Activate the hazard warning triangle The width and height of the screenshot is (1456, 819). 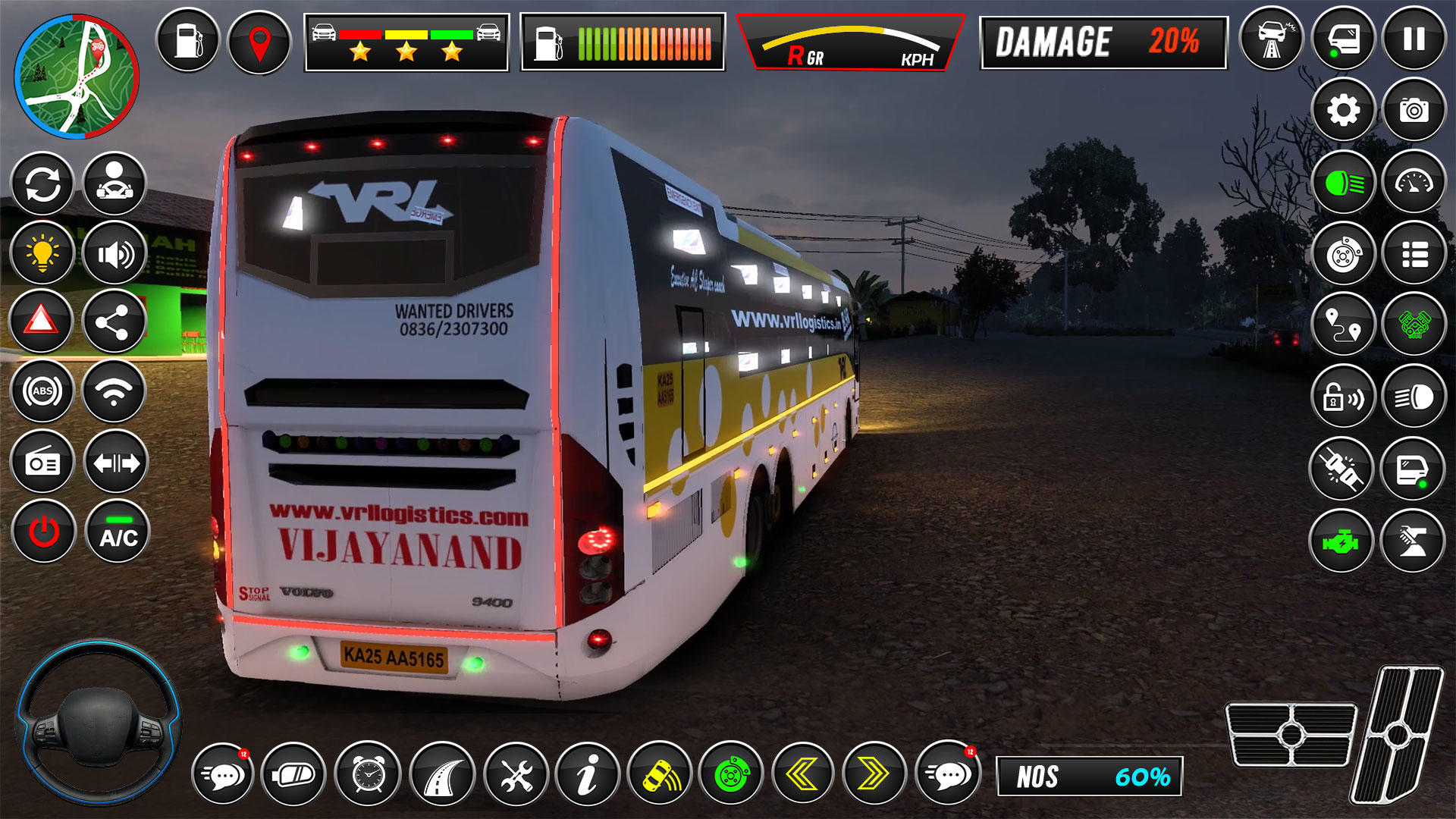point(42,322)
